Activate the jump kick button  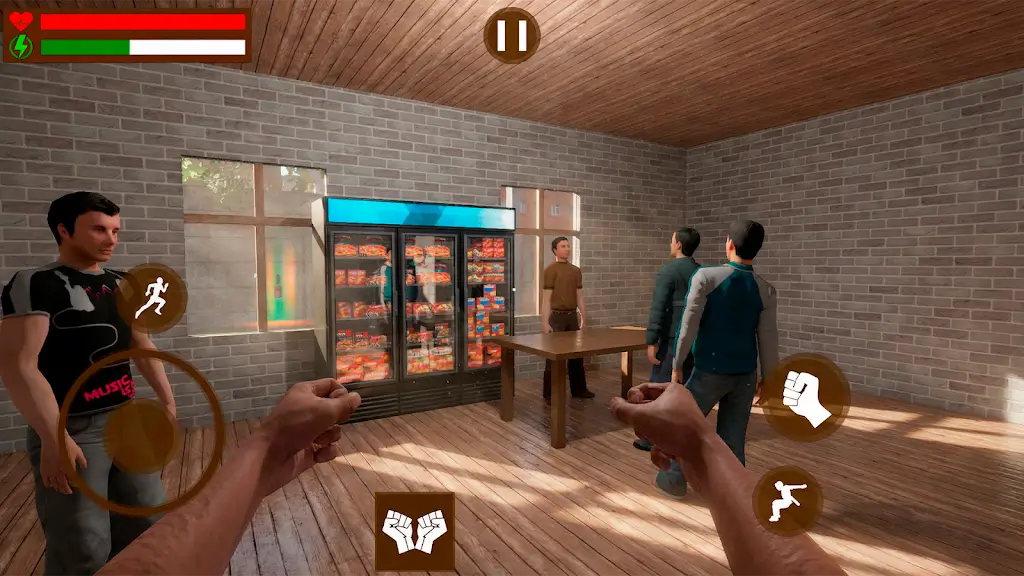click(x=787, y=500)
